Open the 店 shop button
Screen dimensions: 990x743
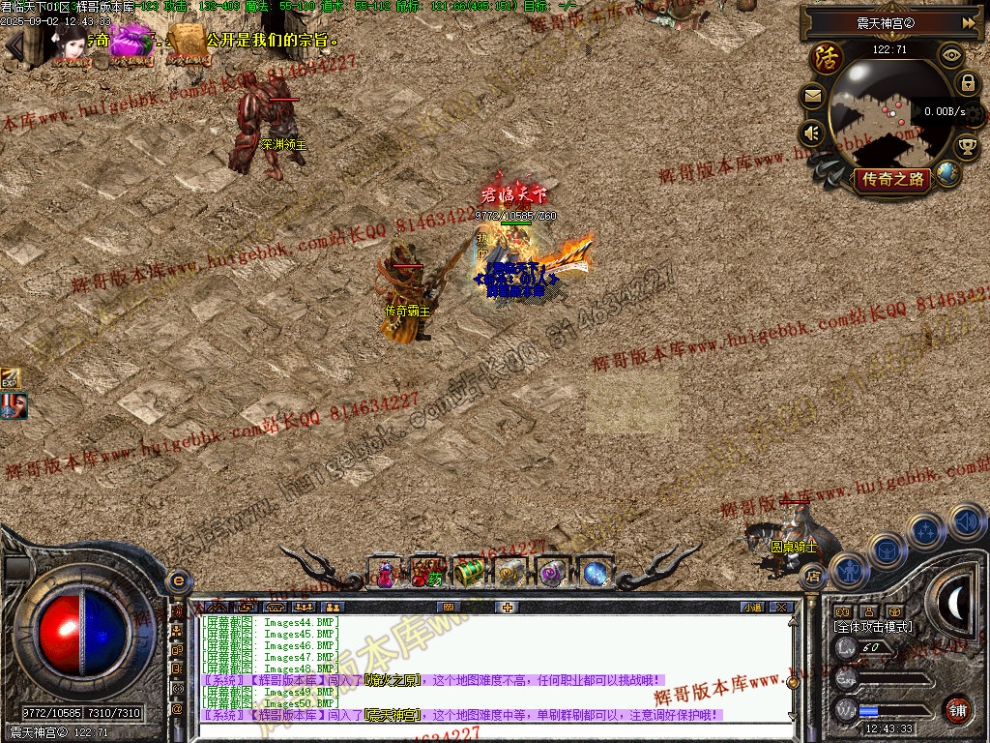tap(813, 575)
